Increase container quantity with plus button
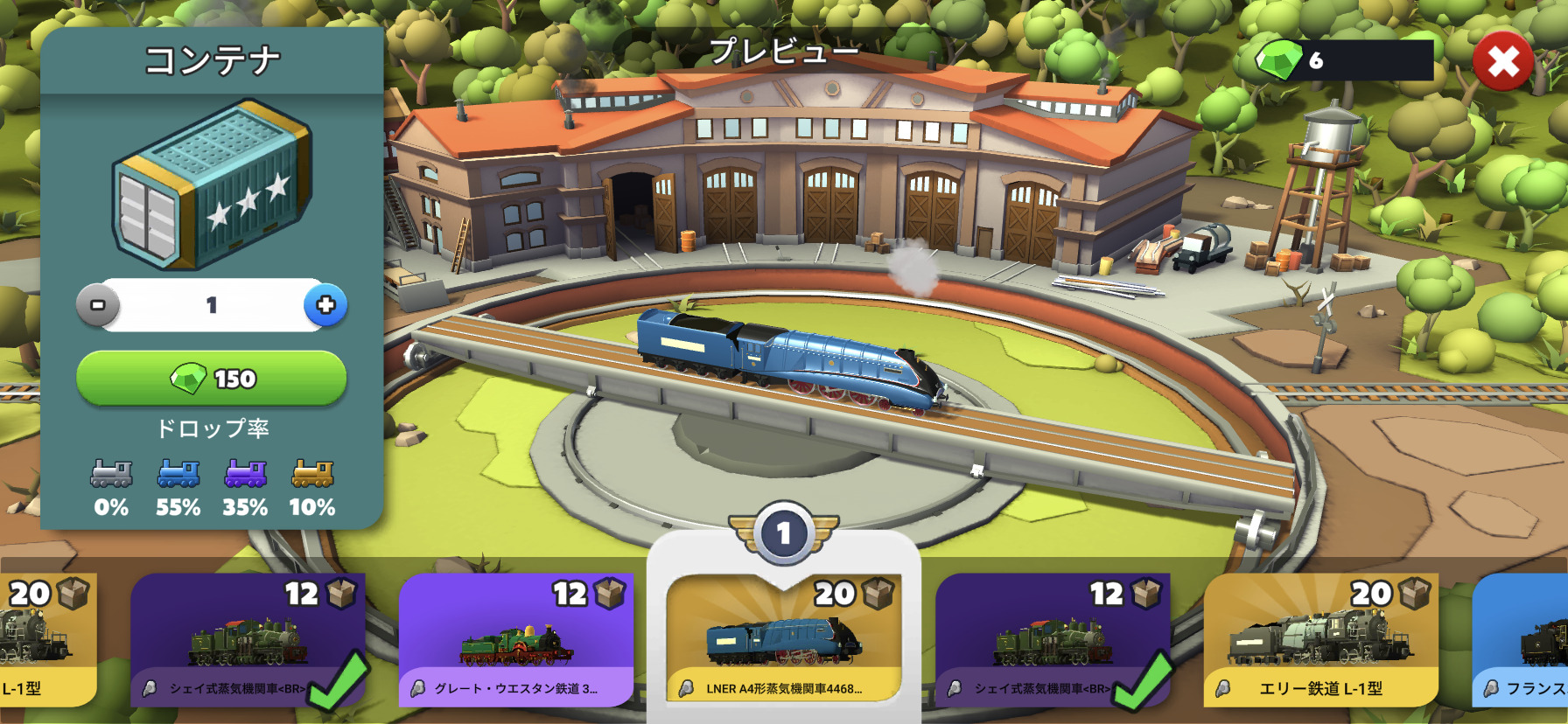Screen dimensions: 1568x724 click(325, 305)
